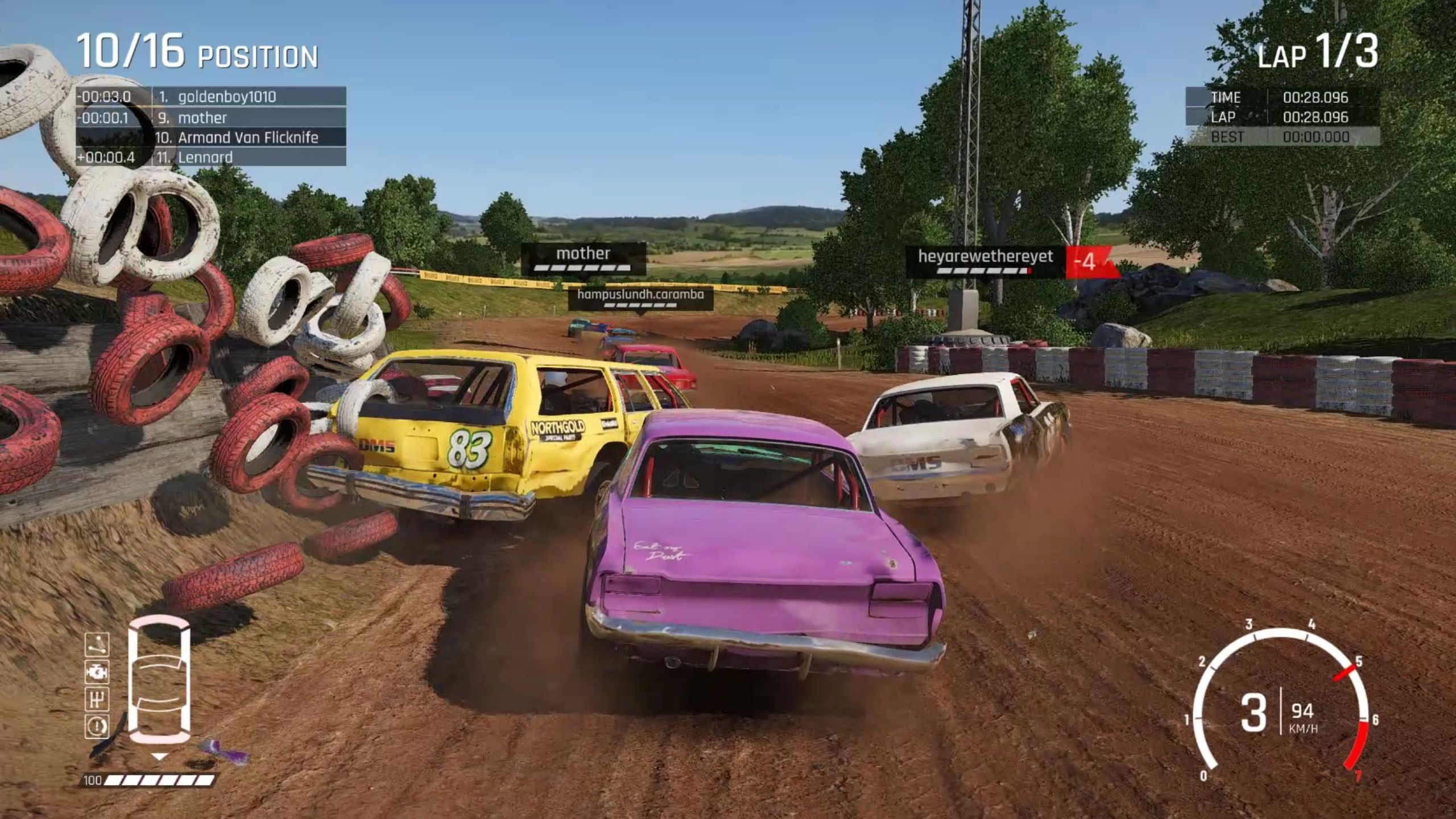
Task: Click the gearbox damage status icon
Action: point(97,698)
